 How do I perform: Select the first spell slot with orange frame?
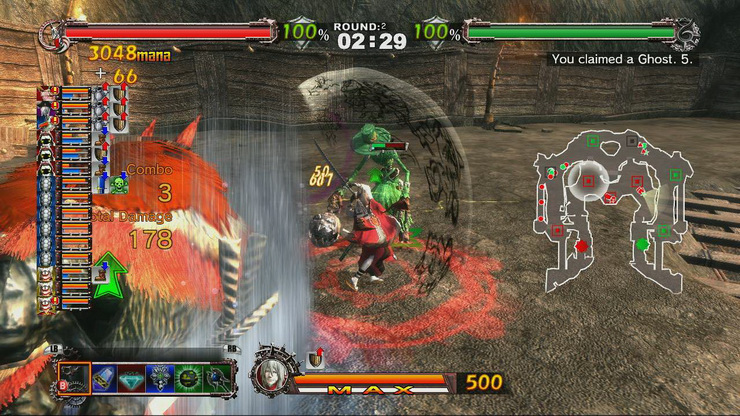[74, 377]
